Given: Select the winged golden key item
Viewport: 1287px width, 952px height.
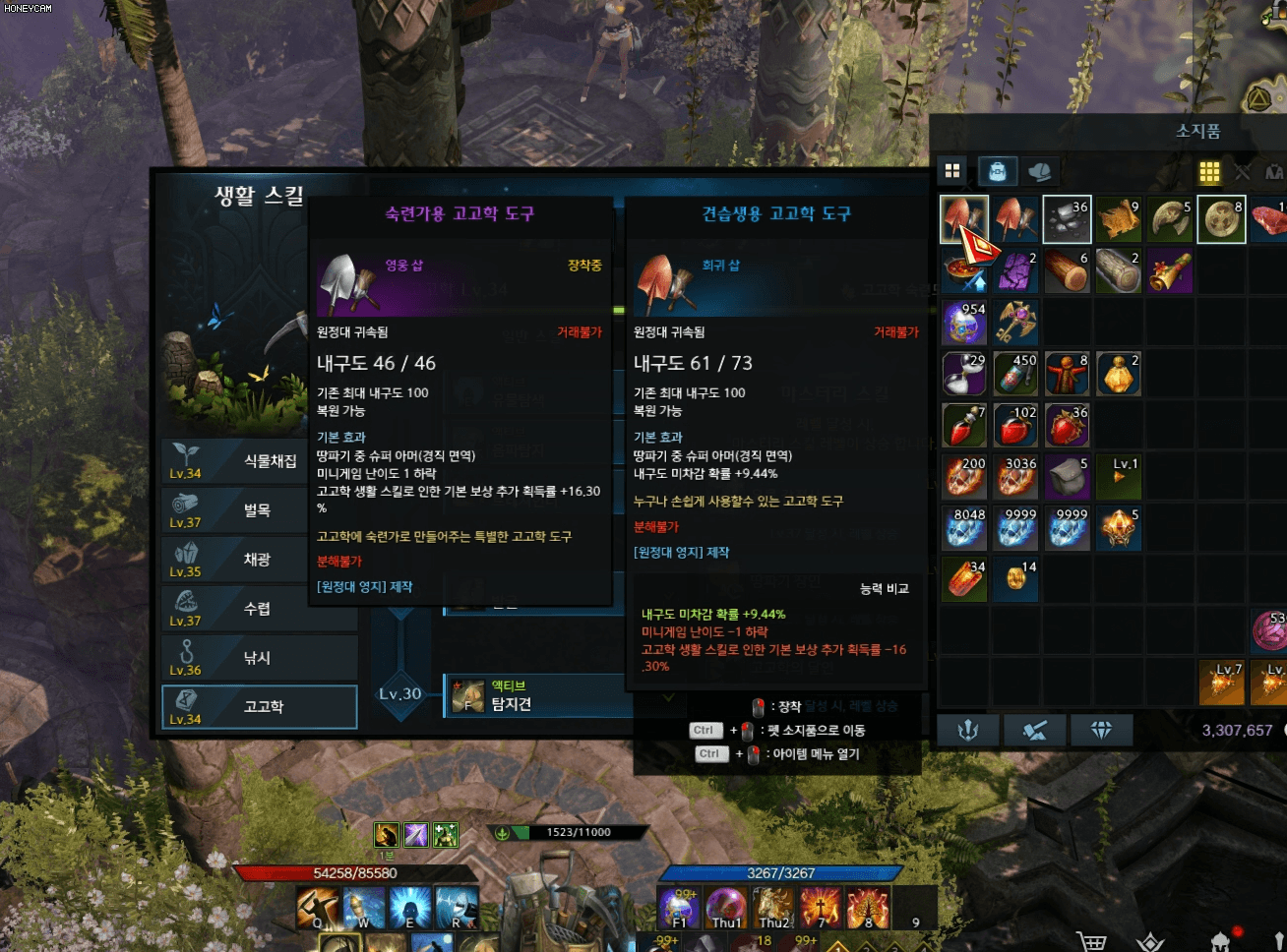Looking at the screenshot, I should (1015, 322).
